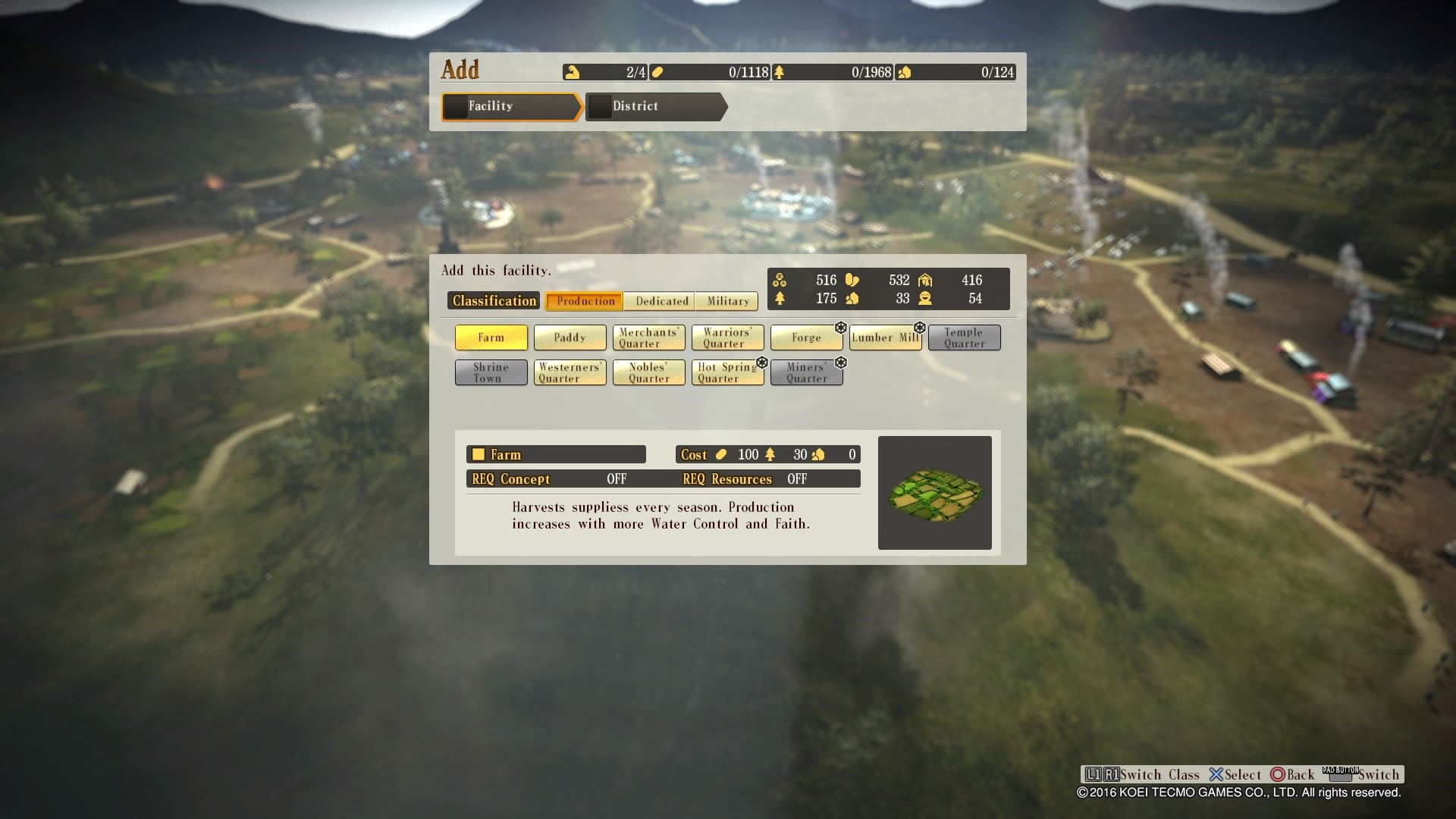1456x819 pixels.
Task: Open the District tab
Action: [655, 107]
